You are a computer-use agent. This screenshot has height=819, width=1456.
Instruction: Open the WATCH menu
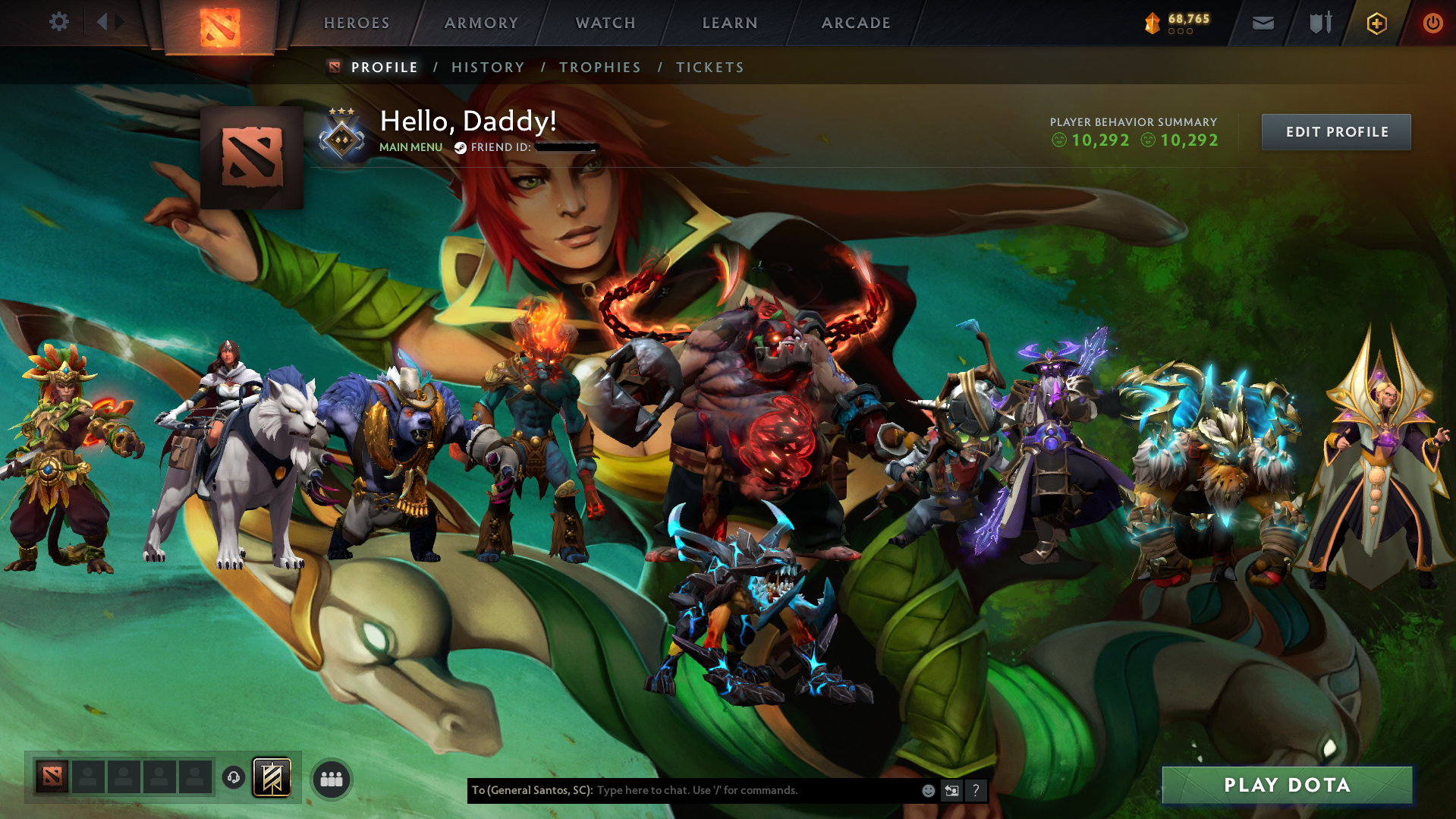(604, 23)
